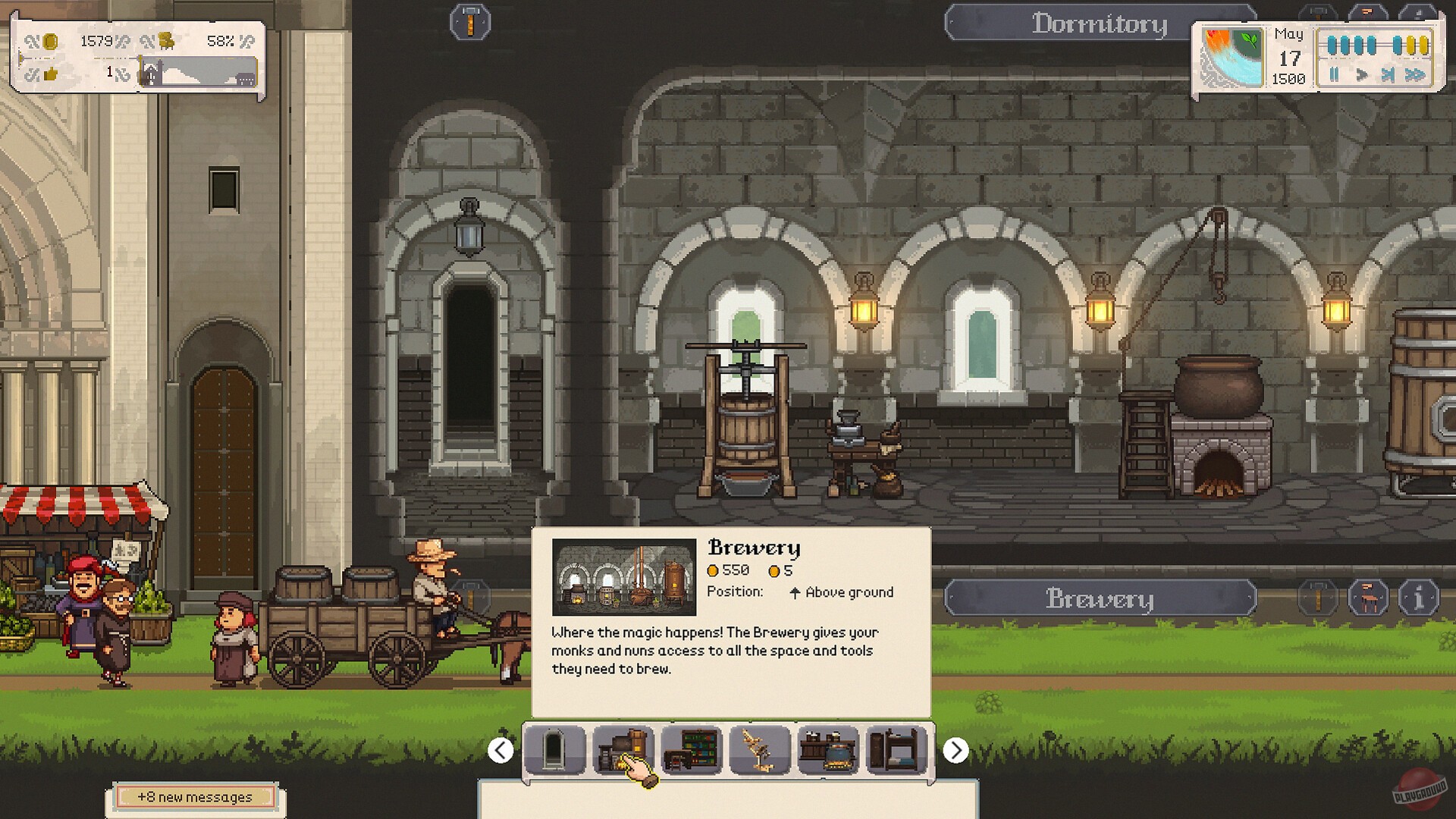Switch to the Brewery room banner
This screenshot has height=819, width=1456.
1100,599
